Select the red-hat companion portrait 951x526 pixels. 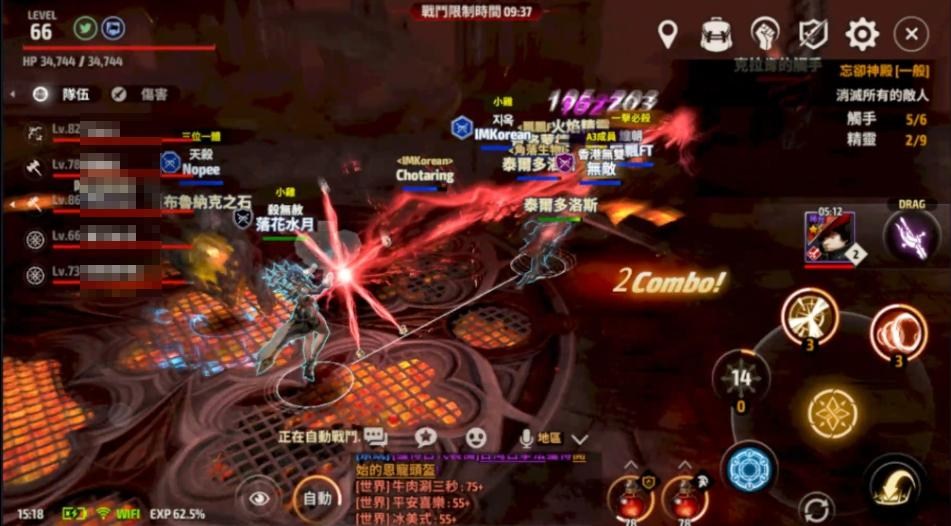click(829, 238)
